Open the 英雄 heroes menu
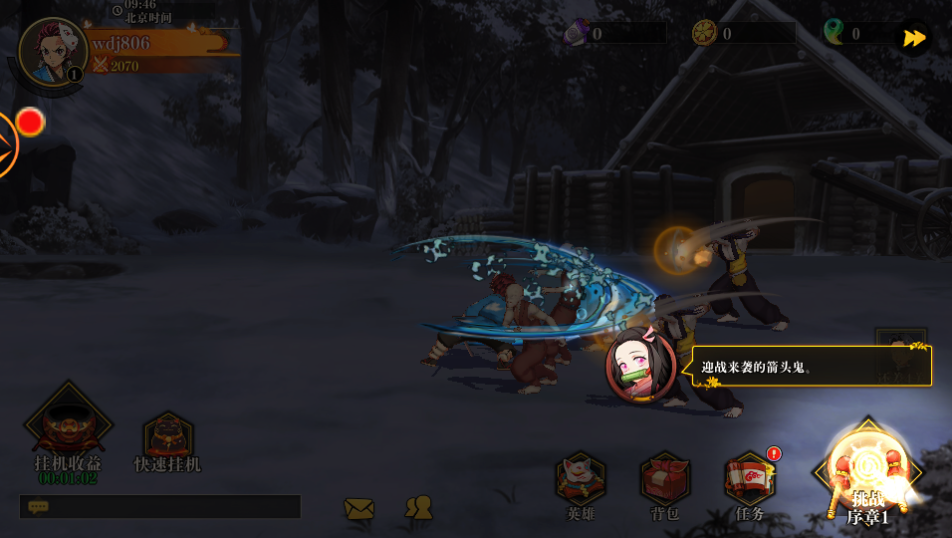Screen dimensions: 952x538 [581, 484]
